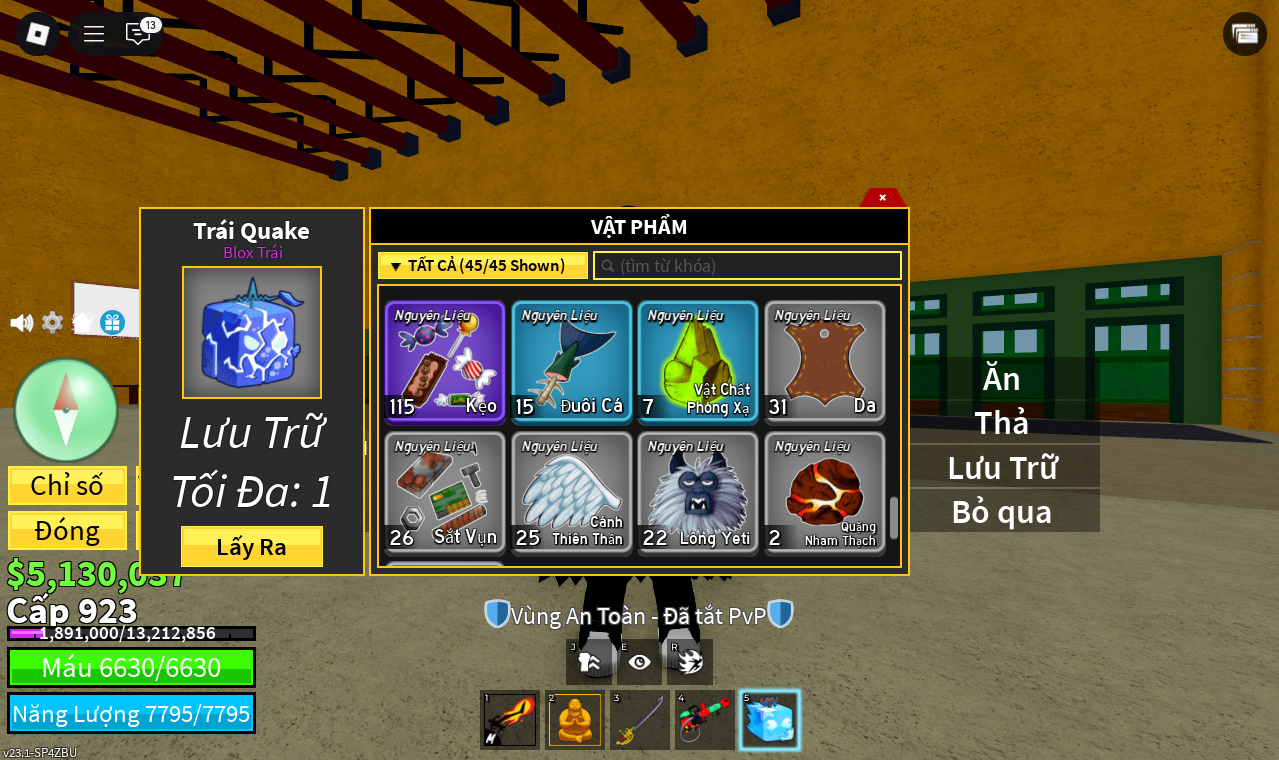Viewport: 1279px width, 760px height.
Task: Open the Roblox chat overlay
Action: (138, 34)
